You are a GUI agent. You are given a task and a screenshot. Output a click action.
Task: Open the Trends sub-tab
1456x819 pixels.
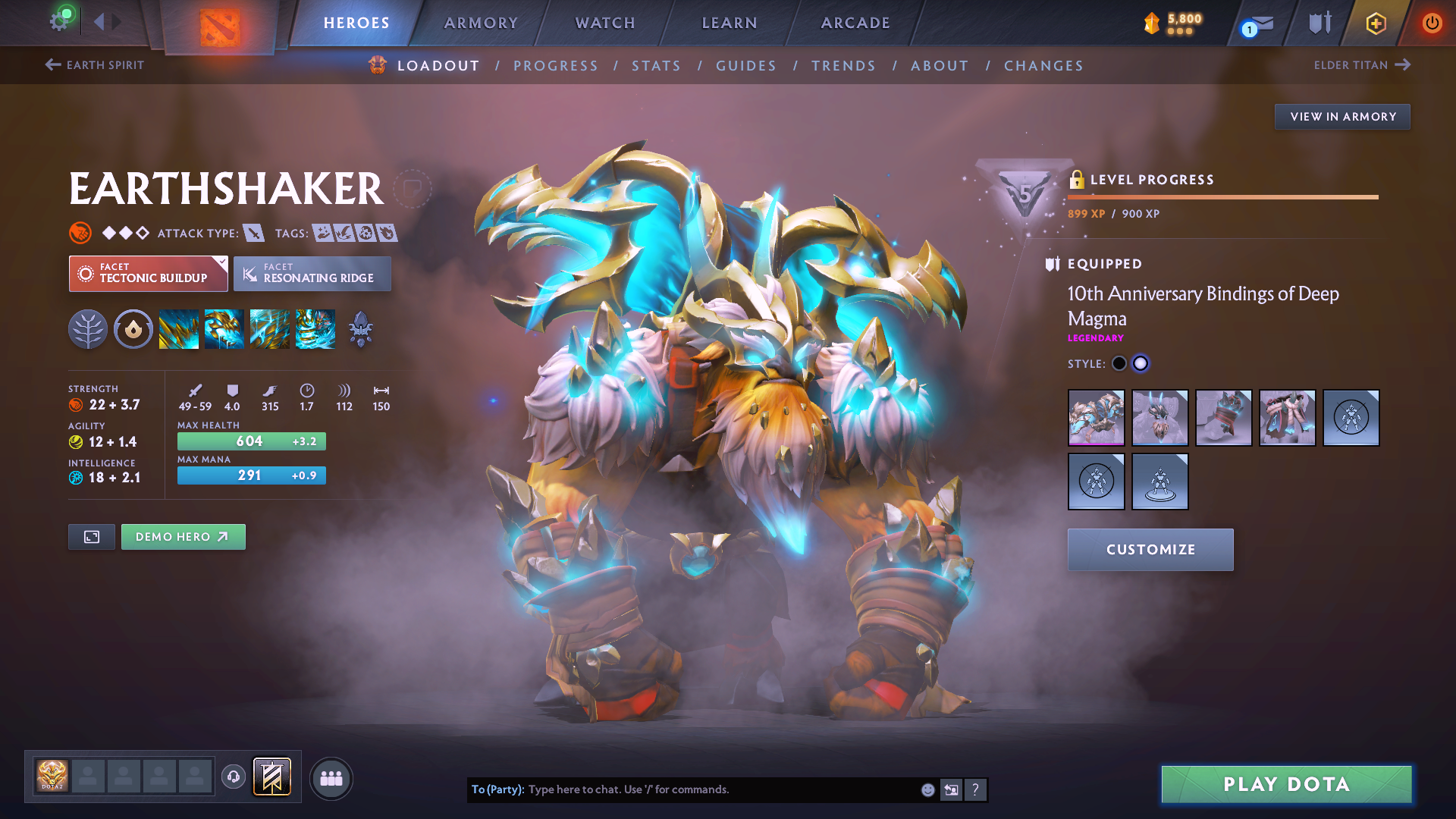[x=843, y=66]
